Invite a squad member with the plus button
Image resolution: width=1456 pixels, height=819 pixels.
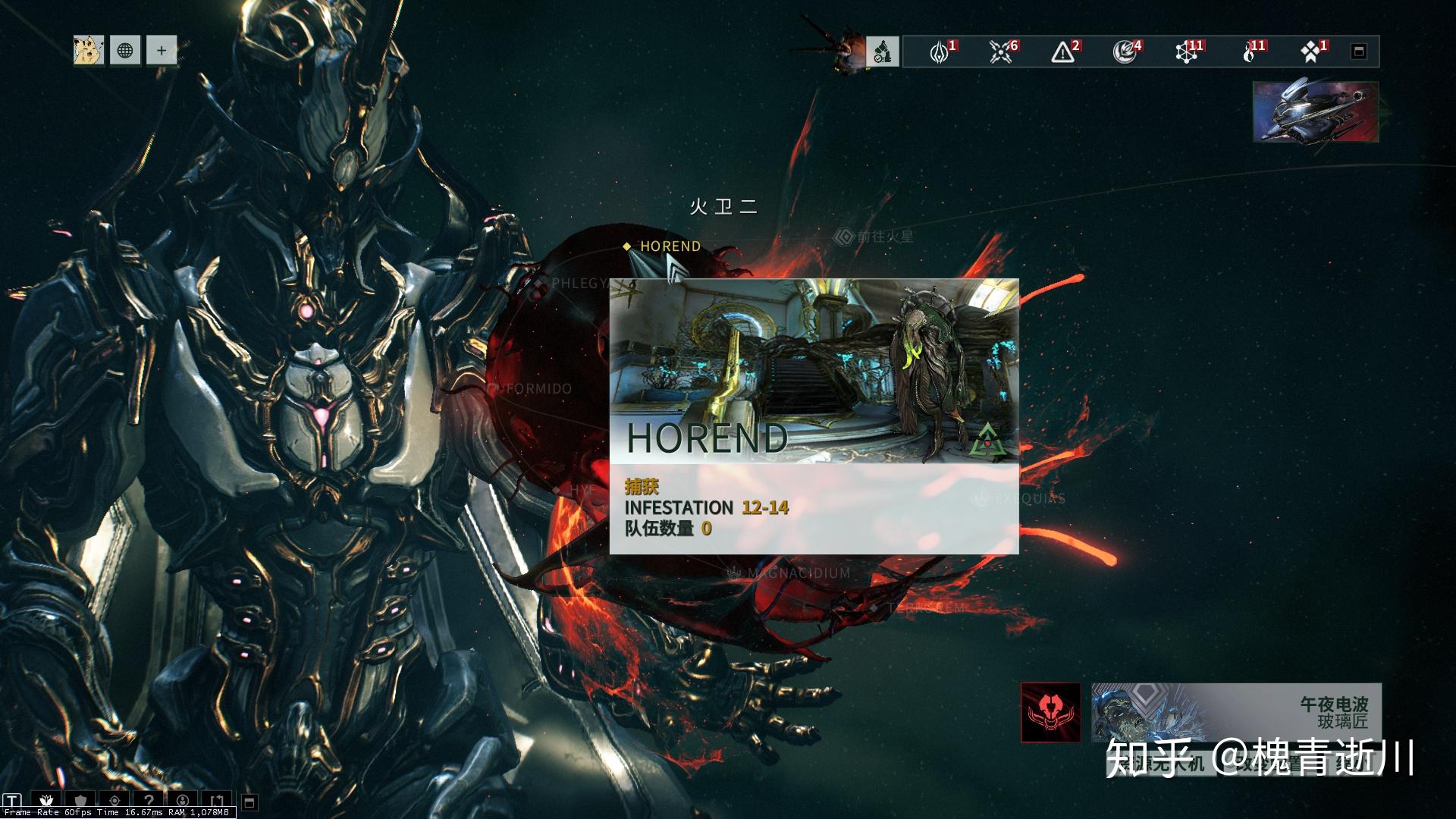click(162, 51)
